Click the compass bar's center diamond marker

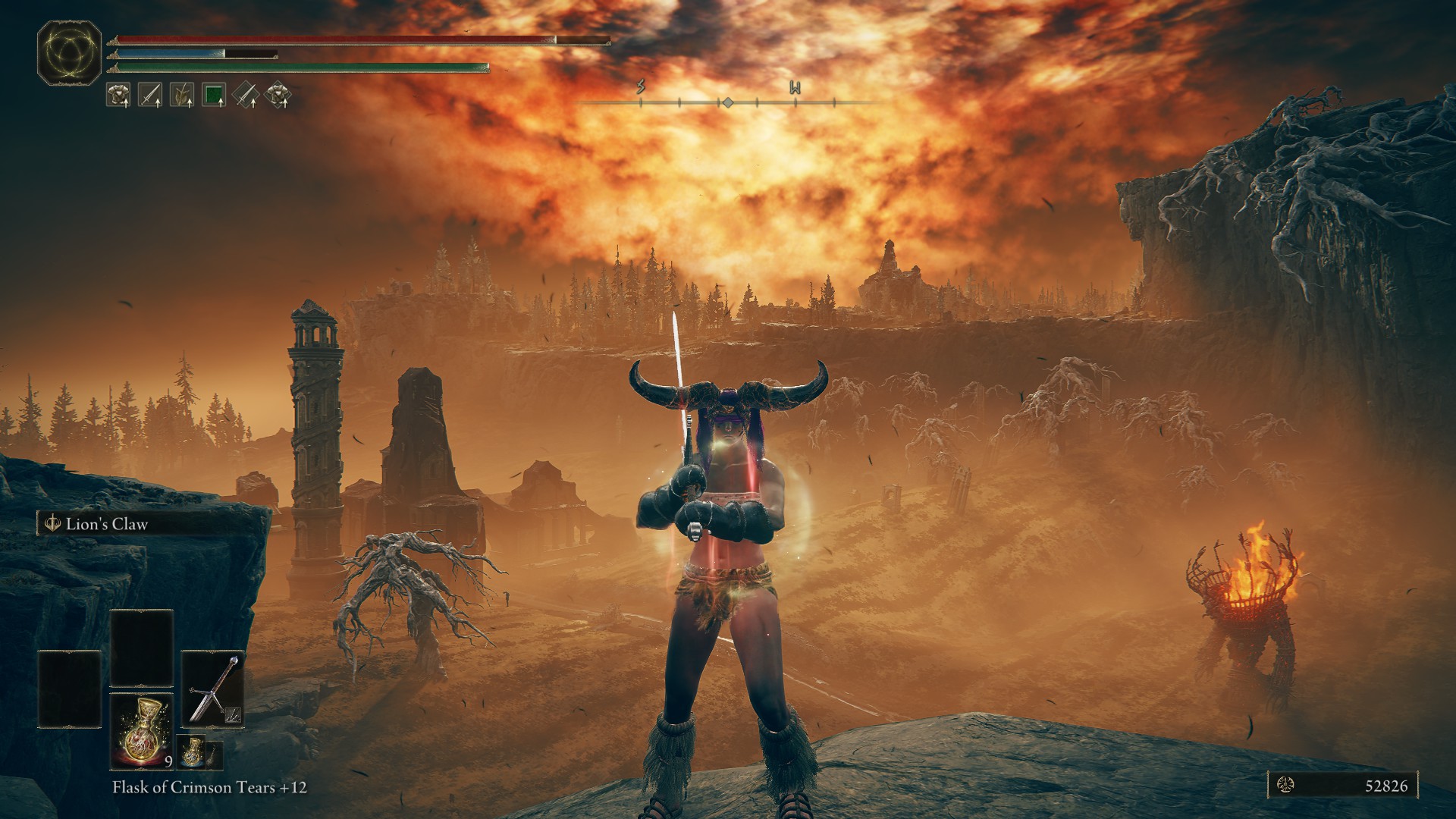point(726,102)
